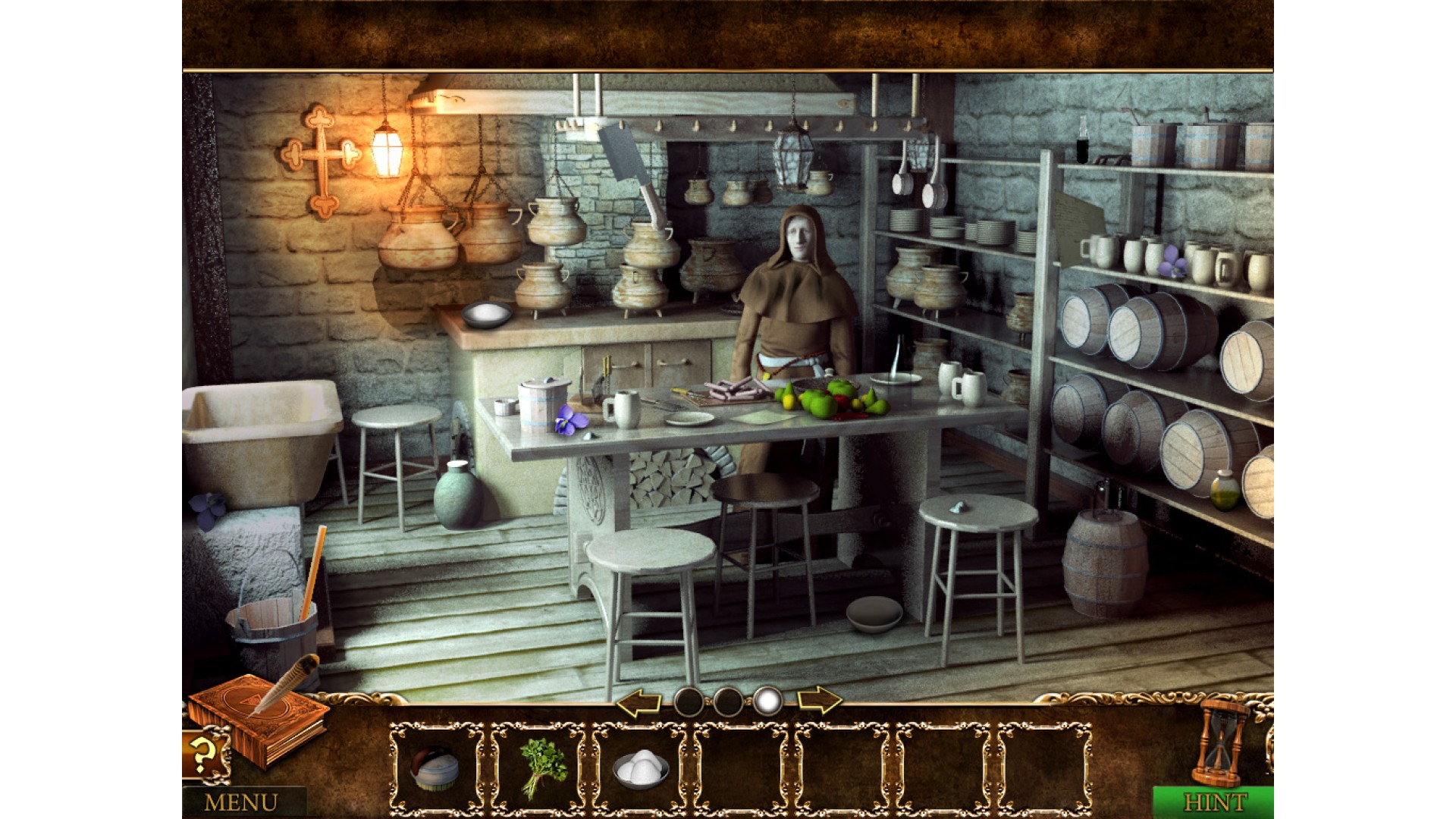The height and width of the screenshot is (819, 1456).
Task: Pick the green herb bundle from inventory
Action: [x=541, y=767]
